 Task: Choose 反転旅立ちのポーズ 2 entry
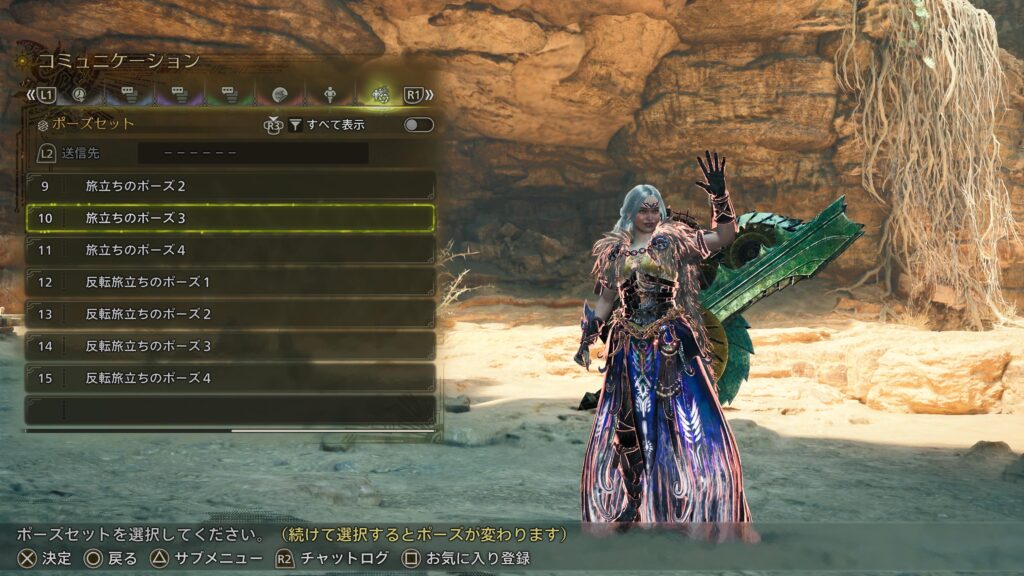click(230, 314)
